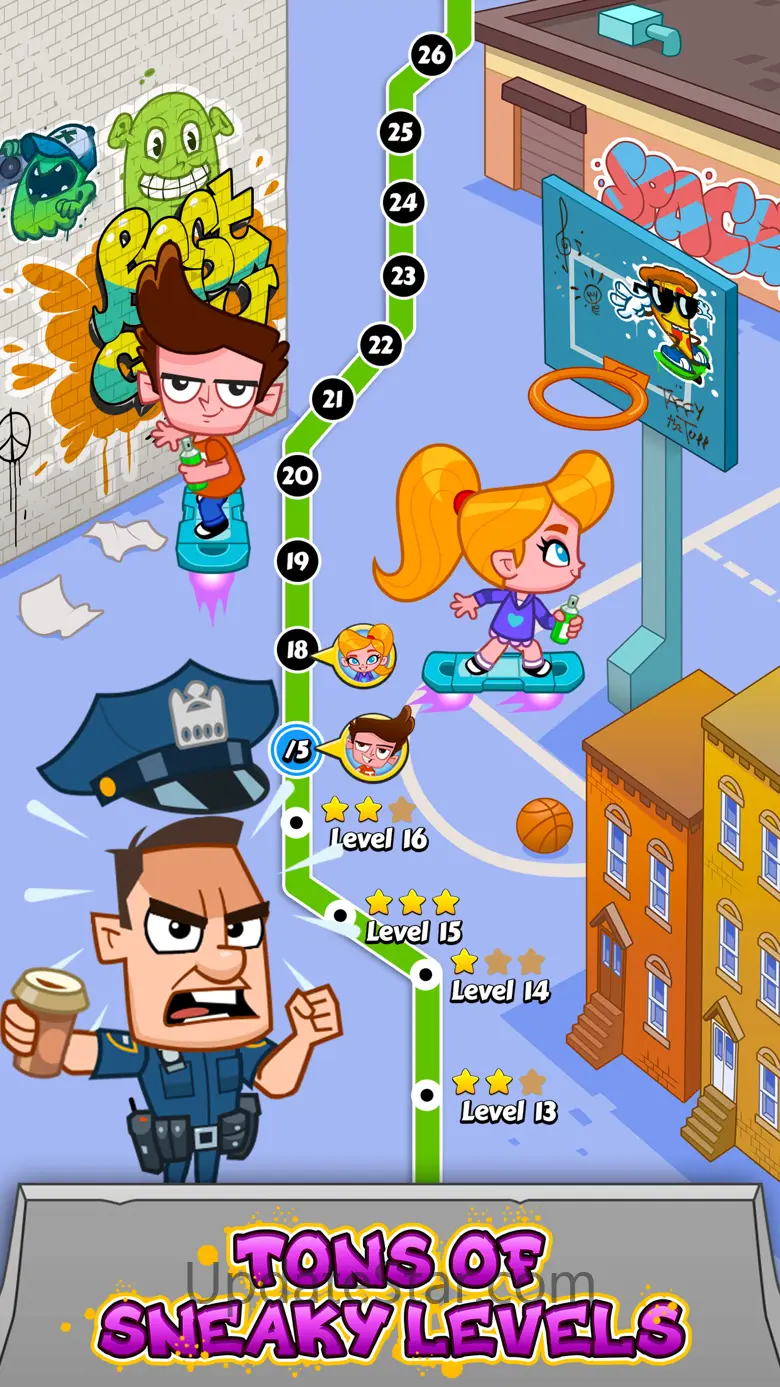The width and height of the screenshot is (780, 1387).
Task: Select the Level 13 node
Action: tap(427, 1095)
